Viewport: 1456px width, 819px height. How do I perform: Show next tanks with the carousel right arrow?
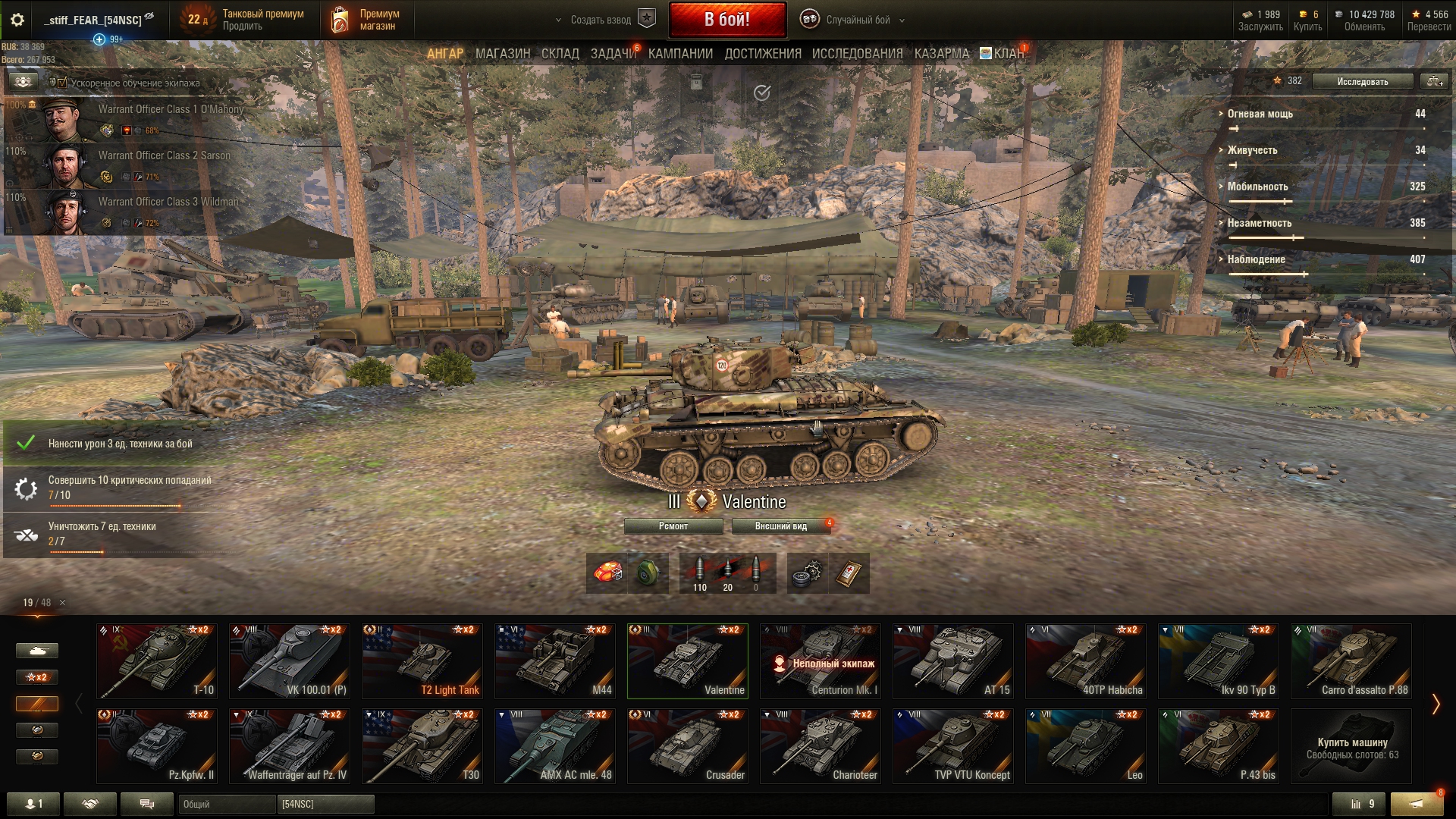pos(1435,704)
